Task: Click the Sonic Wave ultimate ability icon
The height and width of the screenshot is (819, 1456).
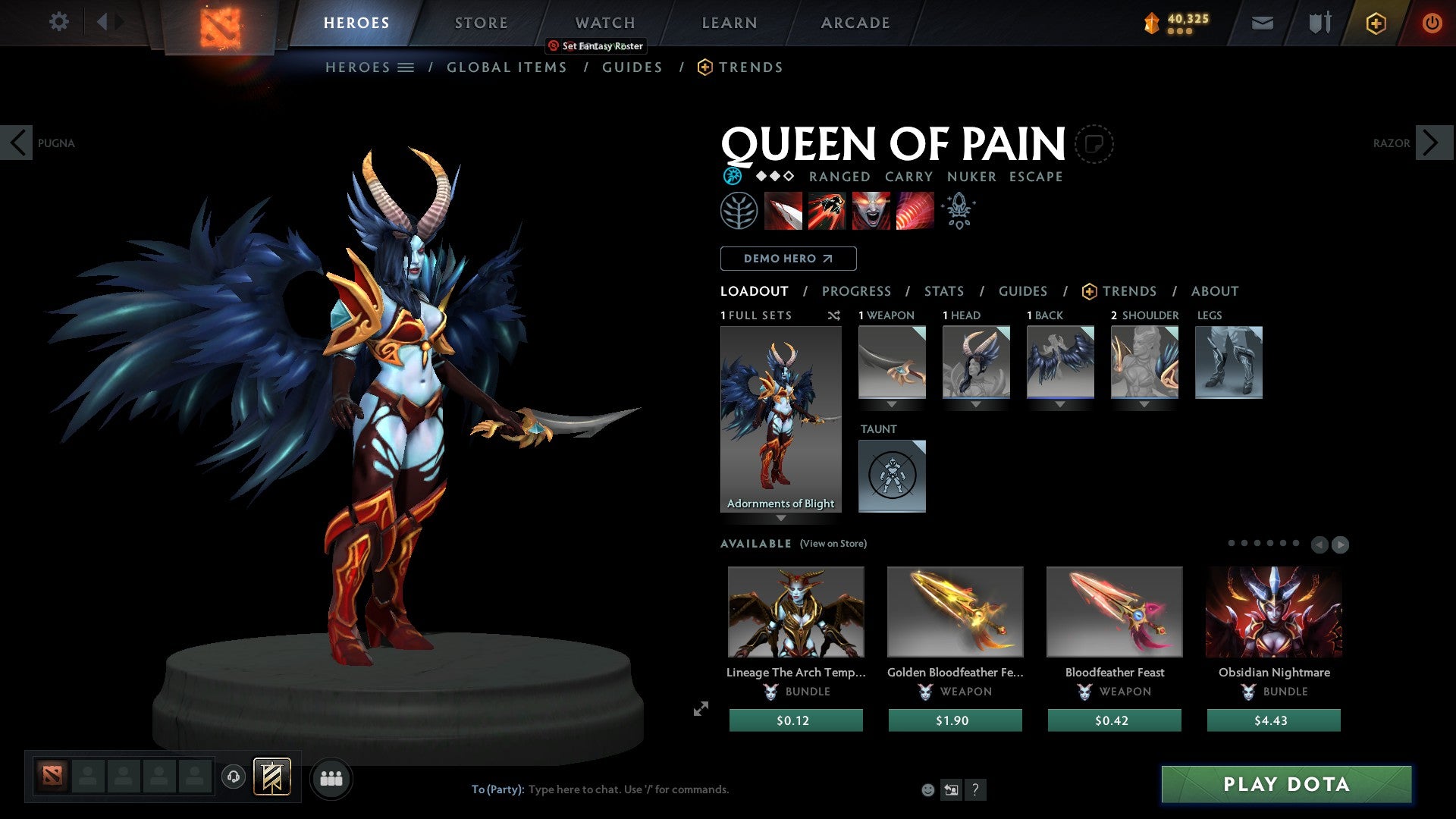Action: point(914,211)
